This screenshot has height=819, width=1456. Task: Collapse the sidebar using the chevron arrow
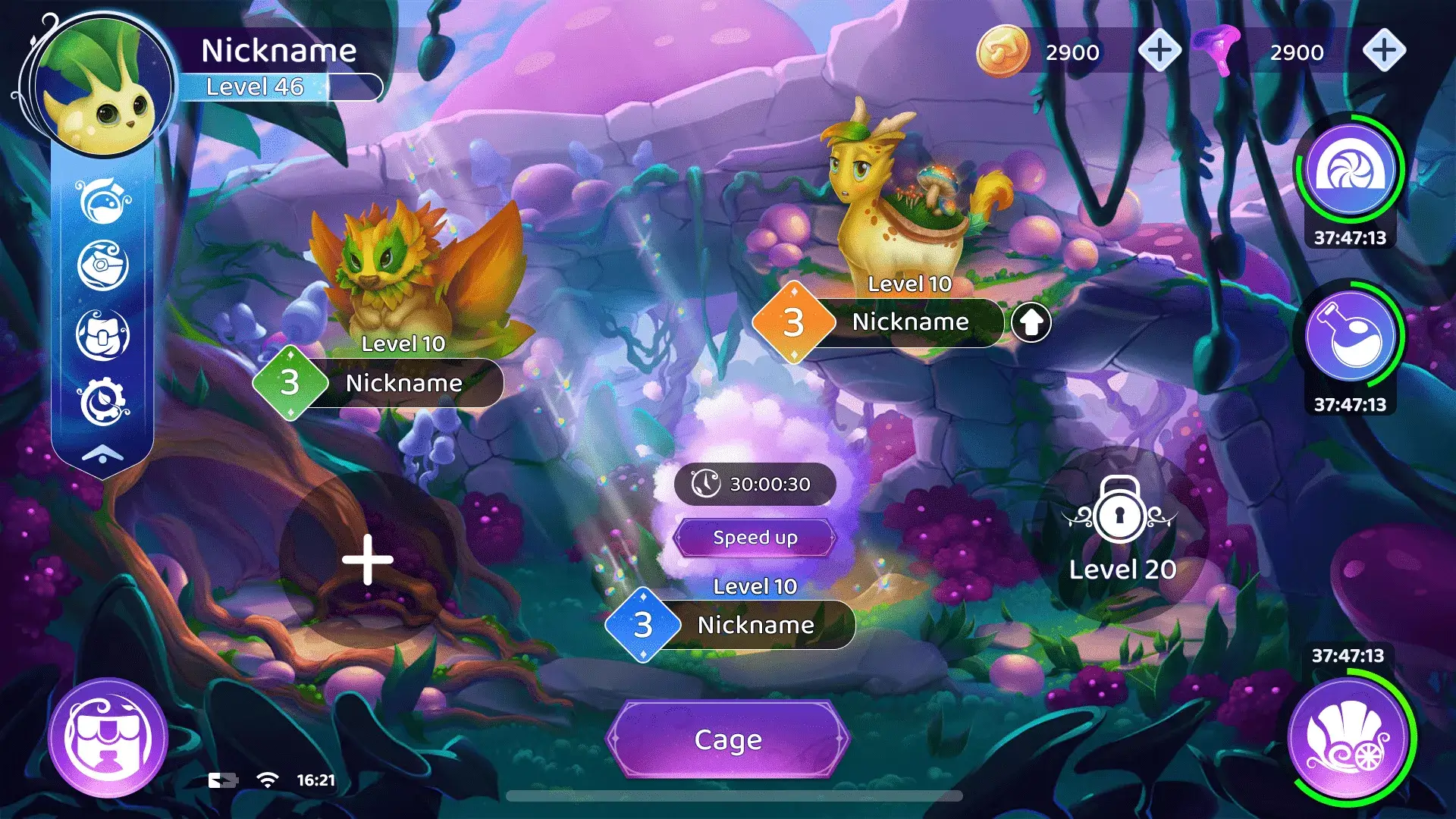tap(102, 451)
